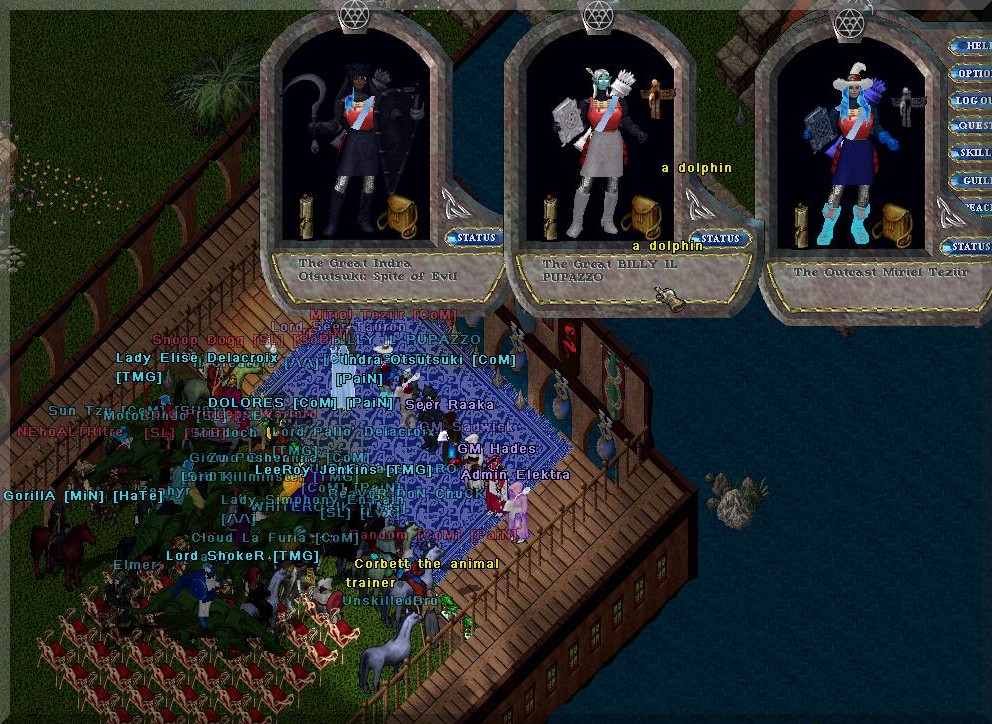This screenshot has height=724, width=992.
Task: Open BILLY IL PUPAZZO's backpack icon
Action: (x=643, y=217)
